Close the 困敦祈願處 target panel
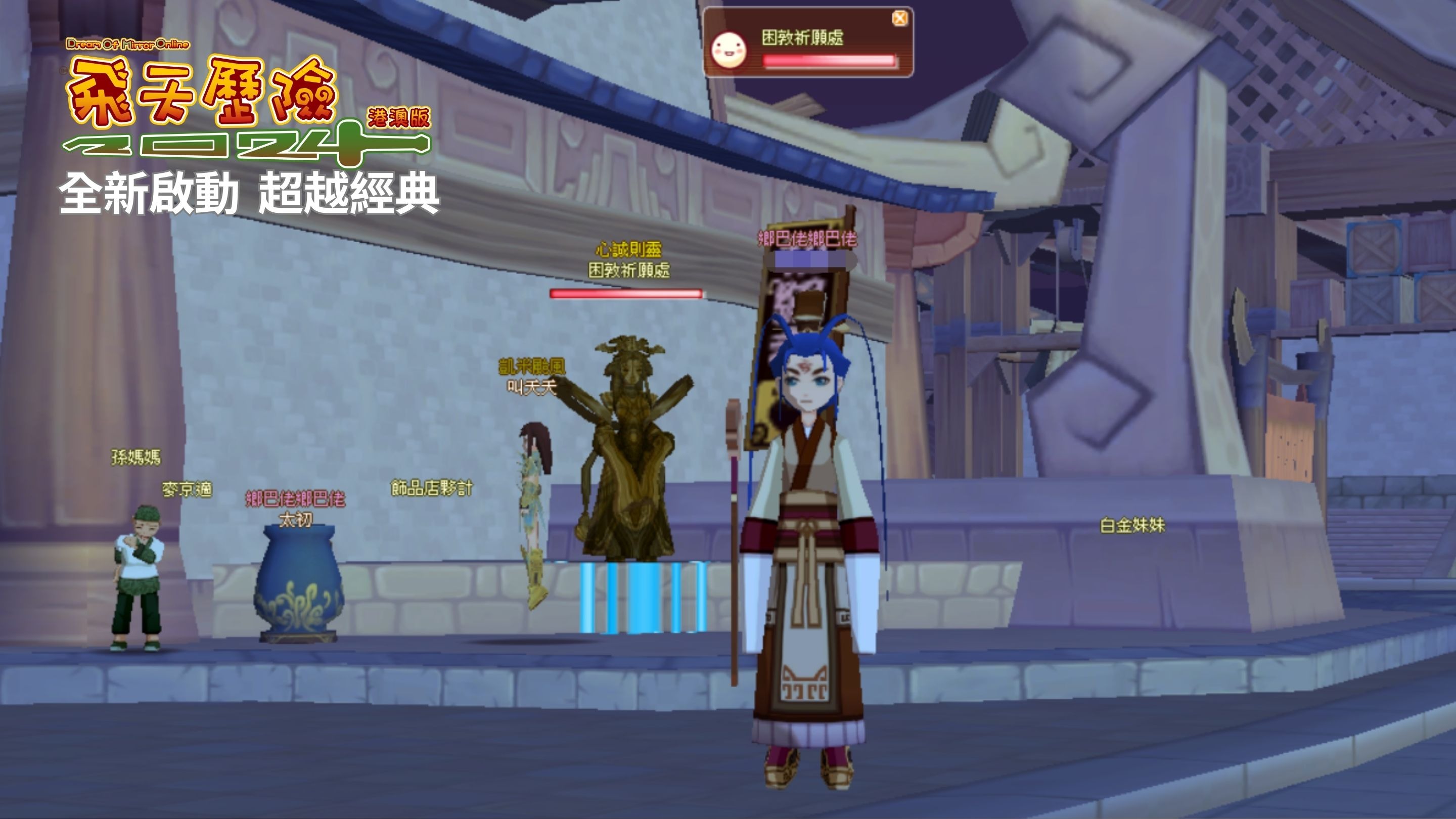Viewport: 1456px width, 819px height. pos(899,18)
